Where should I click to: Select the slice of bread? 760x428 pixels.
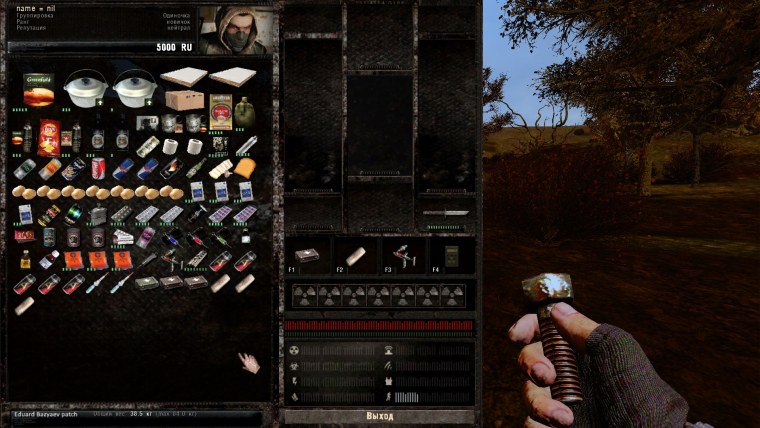click(244, 168)
